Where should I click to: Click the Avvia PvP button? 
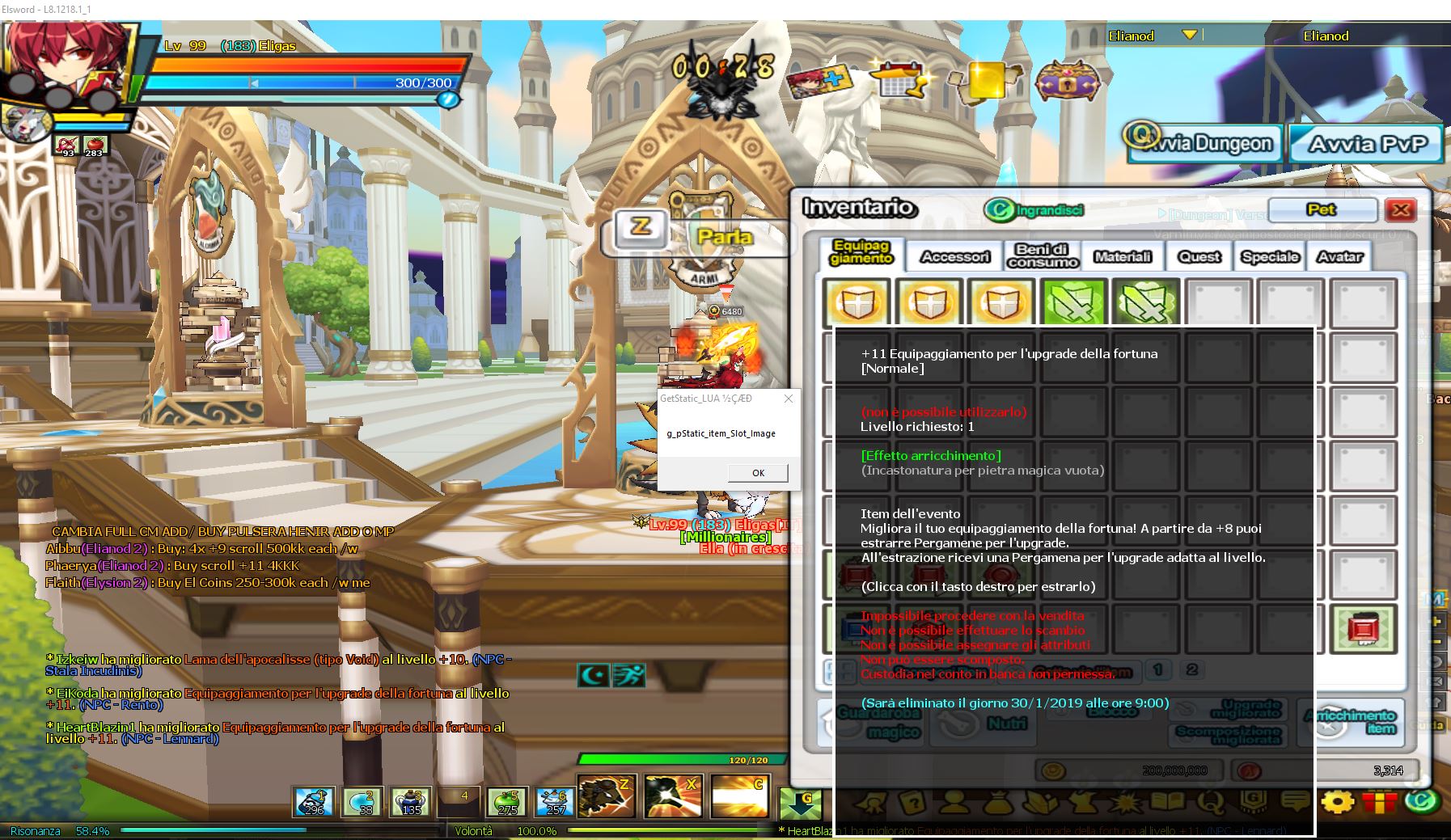[1367, 145]
